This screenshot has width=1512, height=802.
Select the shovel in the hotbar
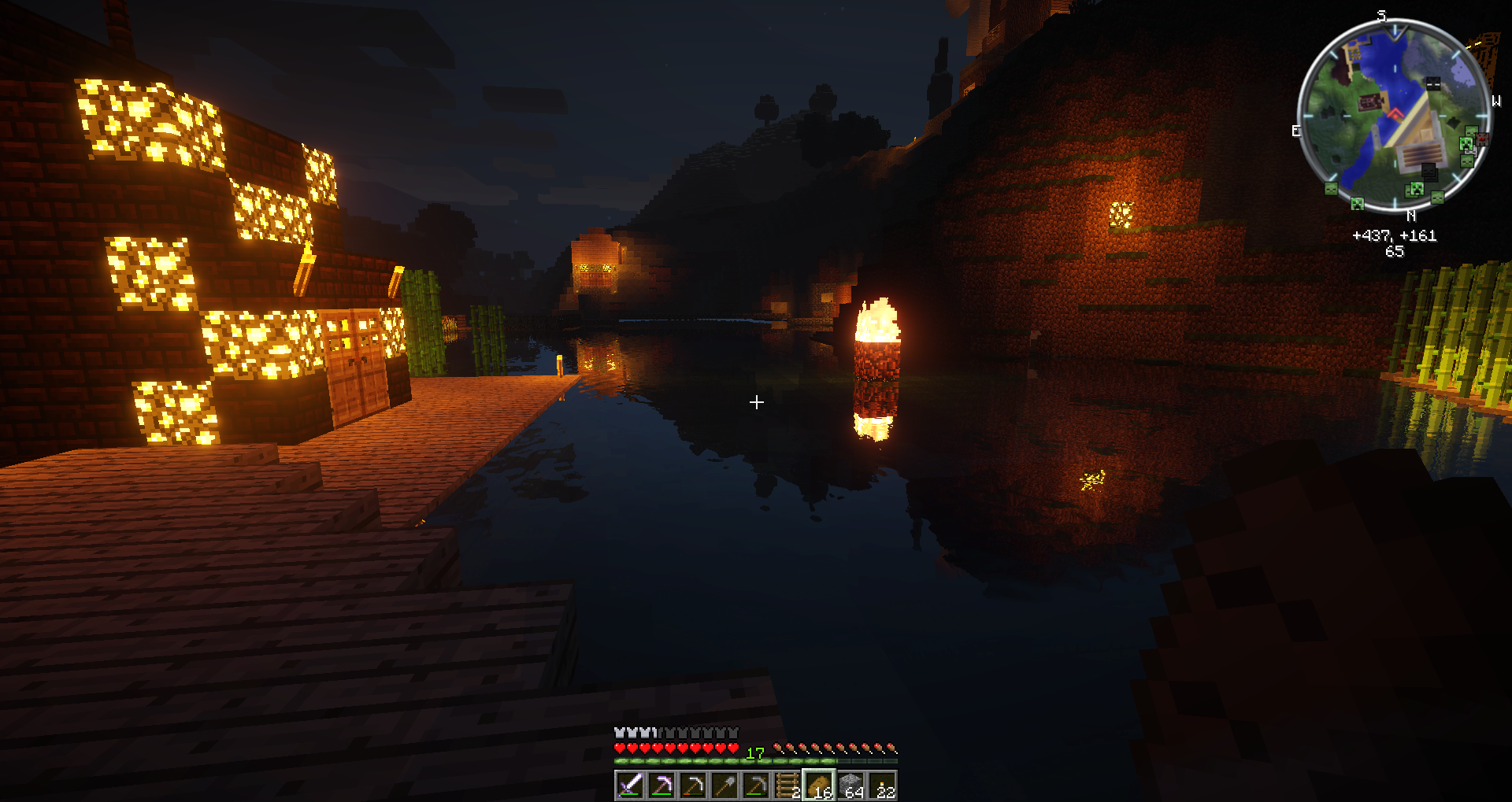(x=724, y=785)
